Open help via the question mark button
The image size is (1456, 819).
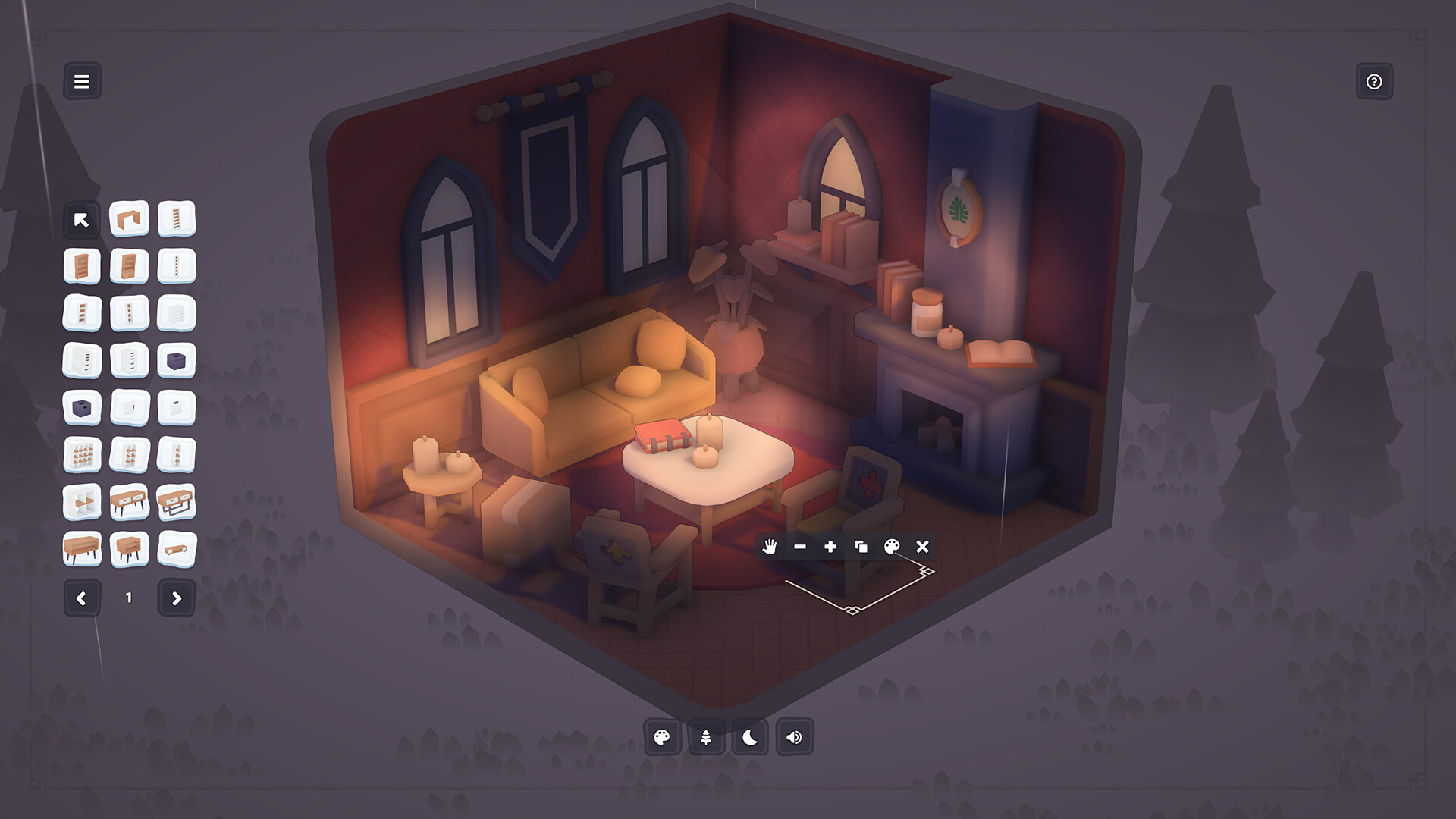pos(1373,81)
